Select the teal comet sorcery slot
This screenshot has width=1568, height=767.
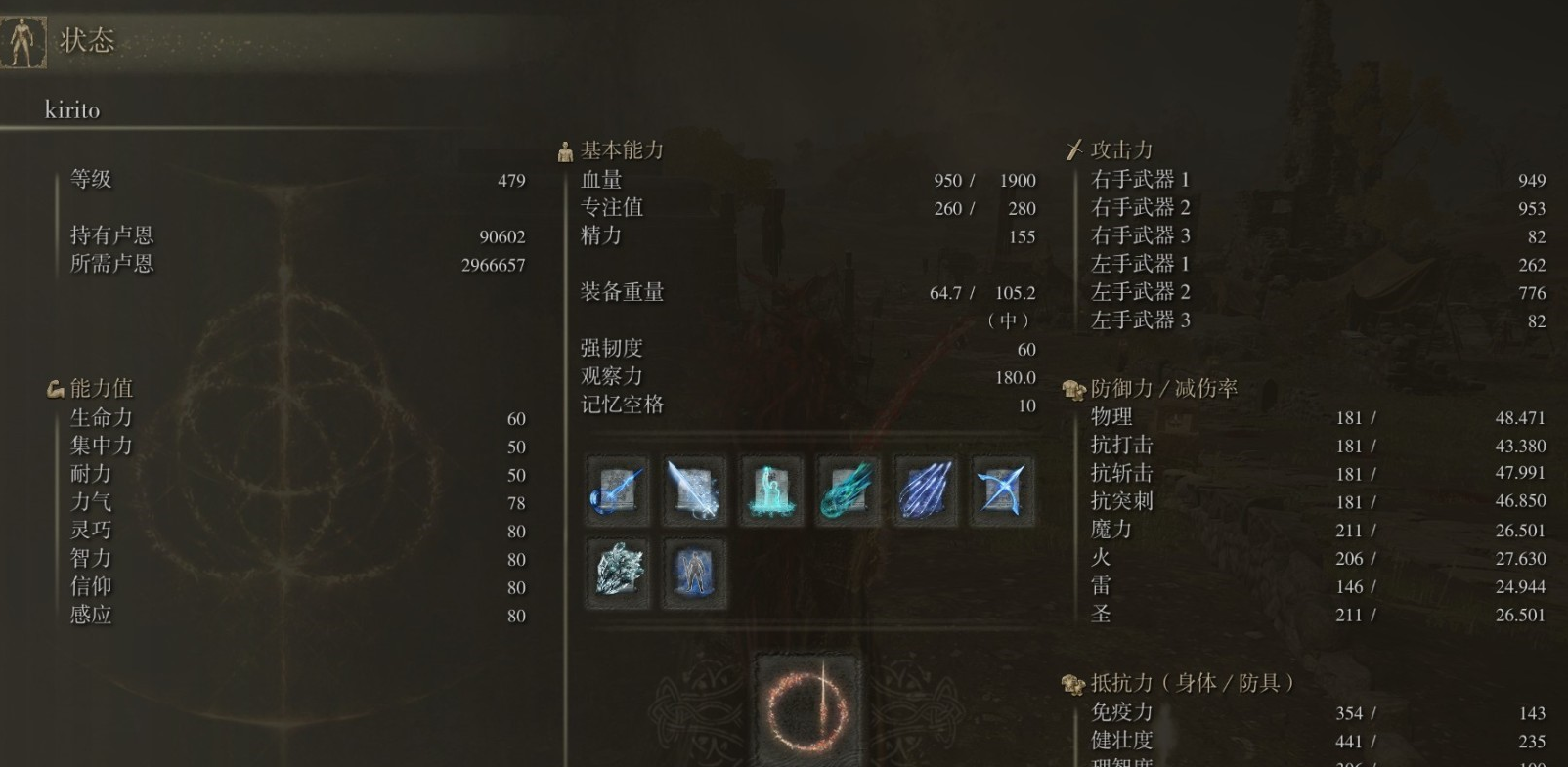coord(848,490)
